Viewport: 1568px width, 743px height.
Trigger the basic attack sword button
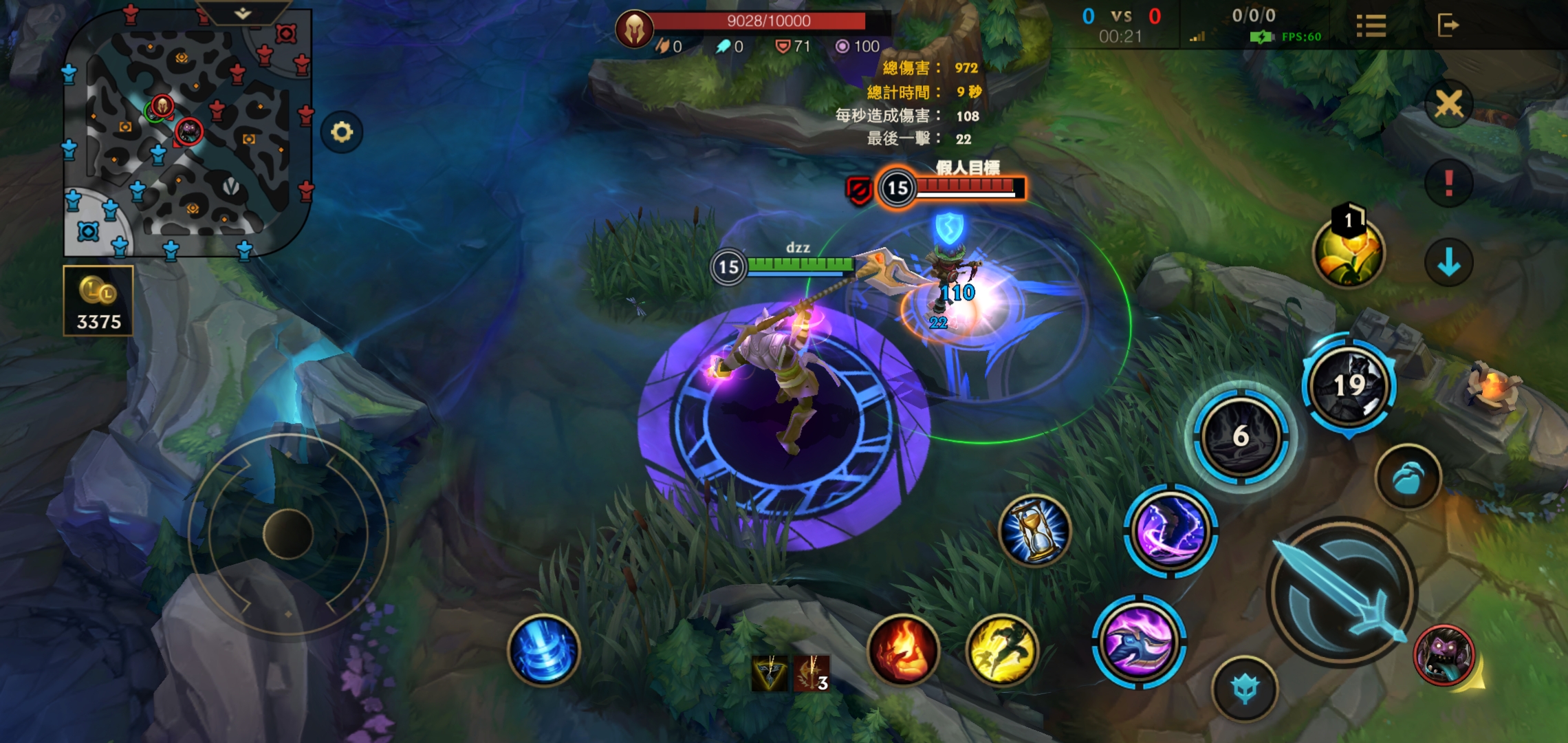1341,593
